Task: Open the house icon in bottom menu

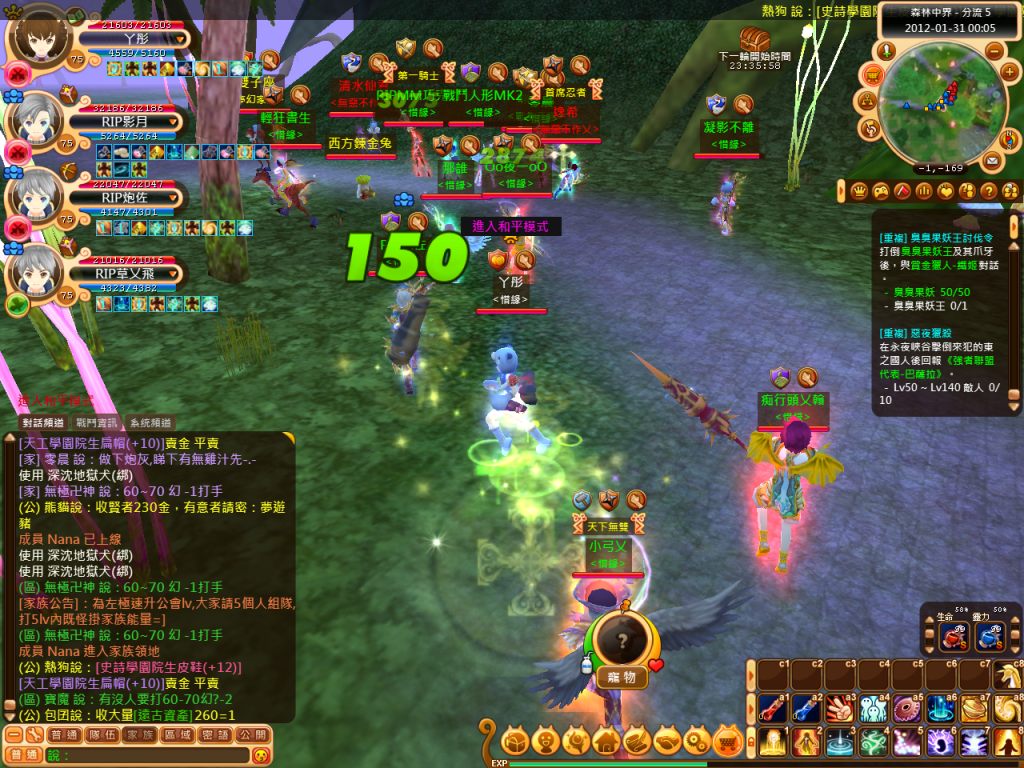Action: [606, 742]
